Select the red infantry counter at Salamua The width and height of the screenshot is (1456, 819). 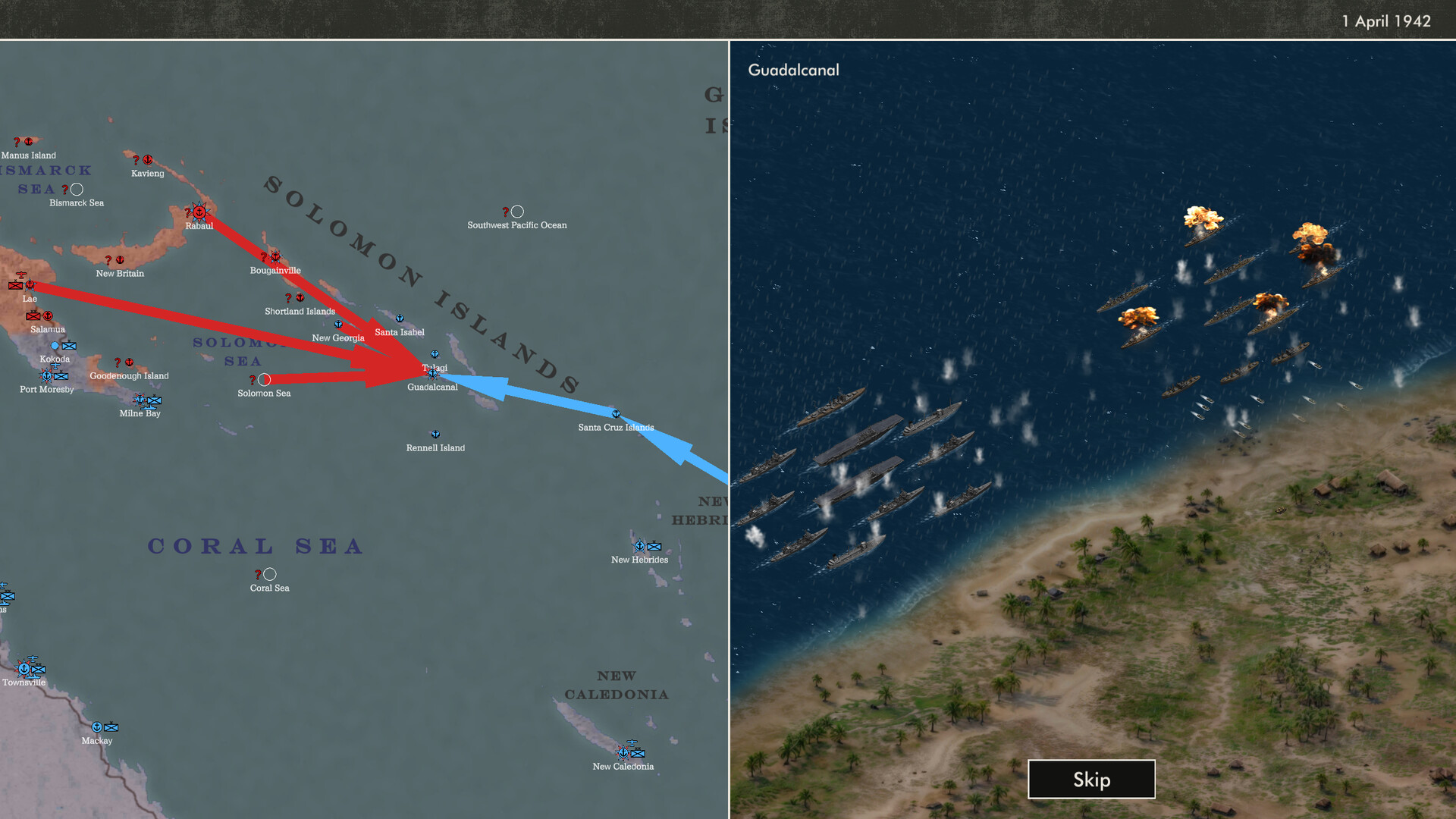(33, 316)
